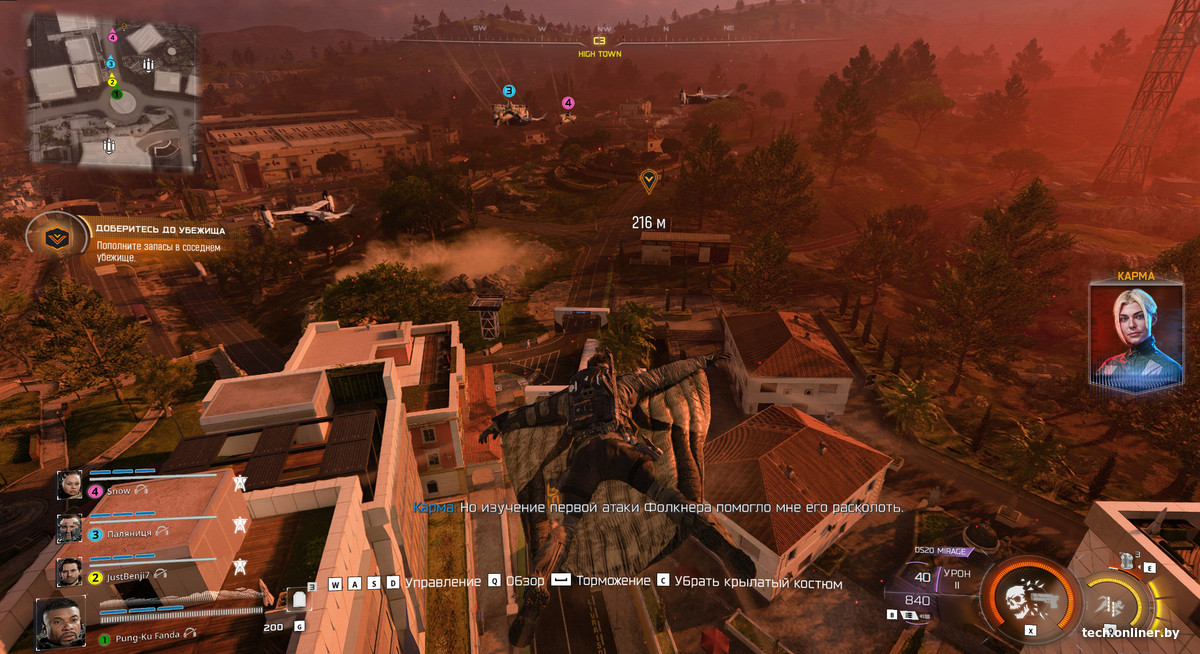Viewport: 1200px width, 654px height.
Task: Pick JustBenji7 from the squad list
Action: click(x=70, y=572)
